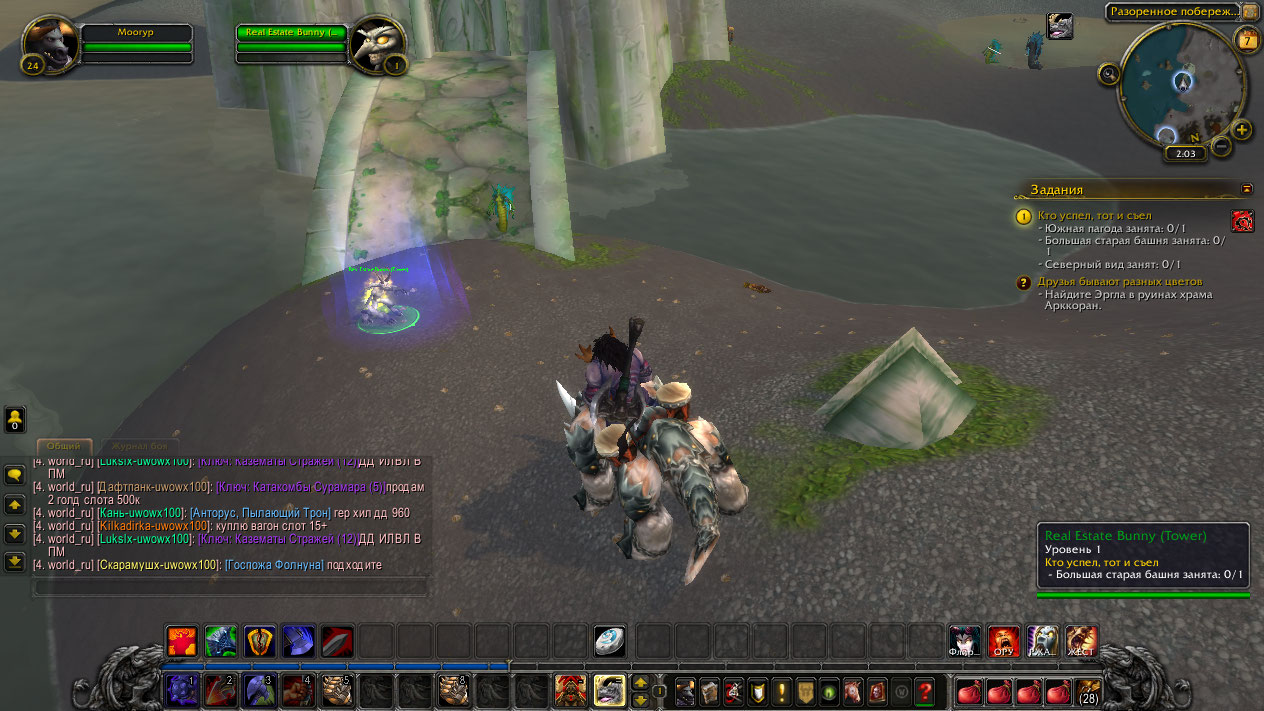Toggle the minimap tracking magnifier button
The width and height of the screenshot is (1264, 711).
[1108, 73]
